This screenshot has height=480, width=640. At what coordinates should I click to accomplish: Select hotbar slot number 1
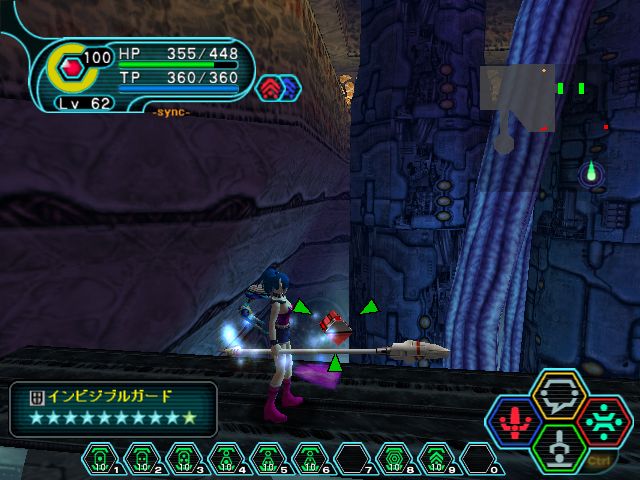(x=100, y=459)
